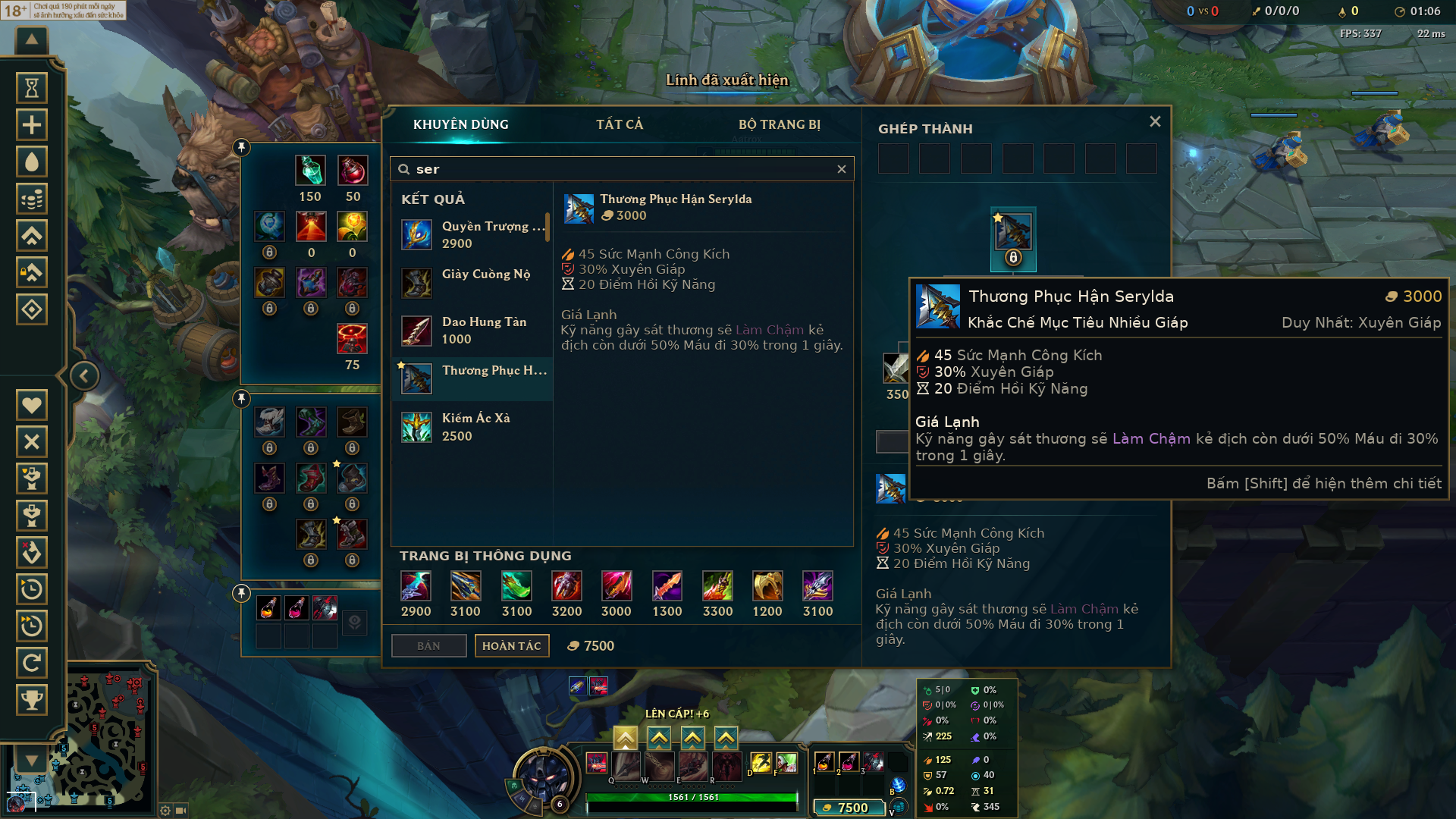Open the BỘ TRANG BỊ tab
This screenshot has width=1456, height=819.
[x=780, y=124]
